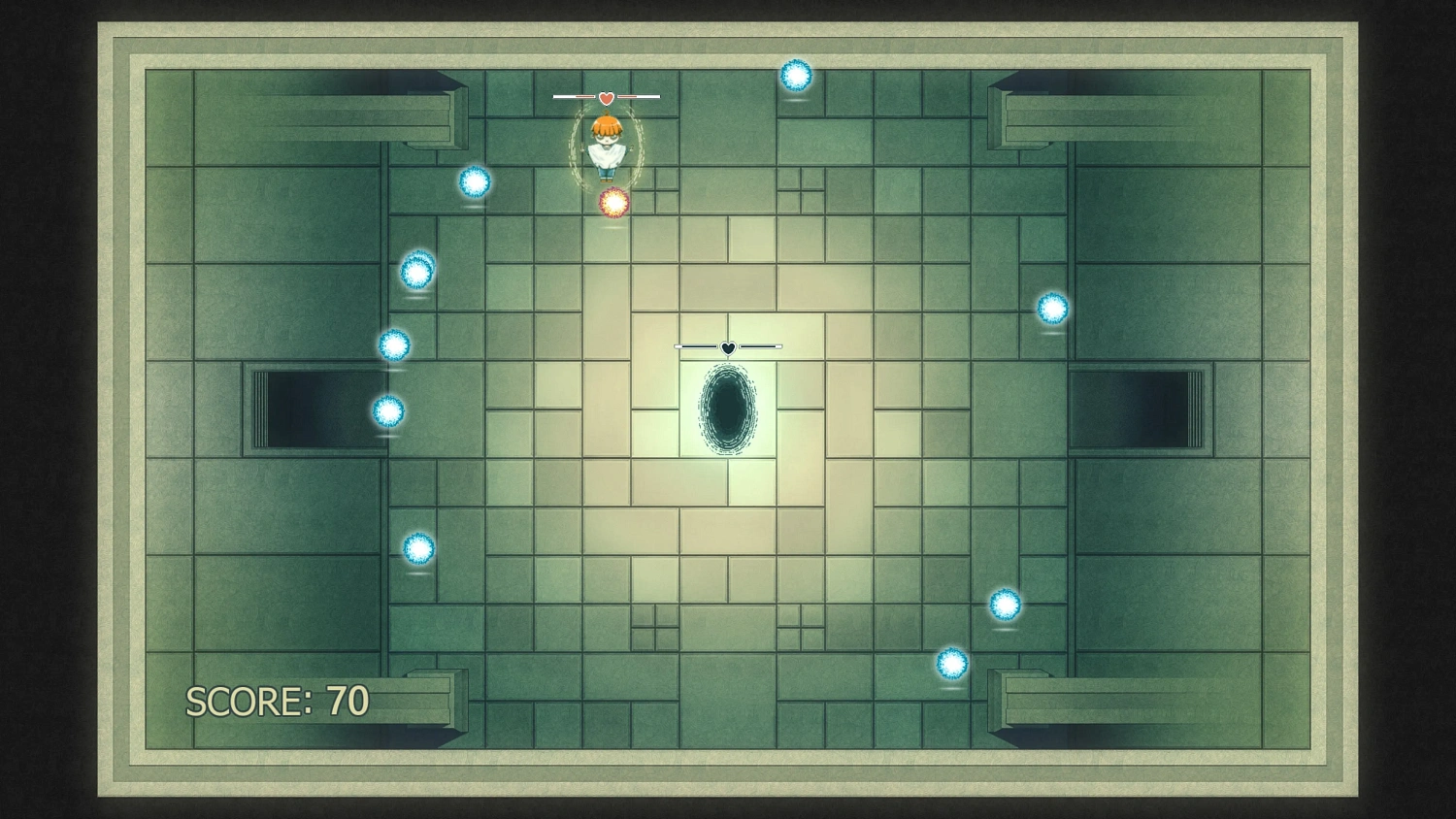The image size is (1456, 819).
Task: Select the orange fireball below the player
Action: click(x=612, y=203)
